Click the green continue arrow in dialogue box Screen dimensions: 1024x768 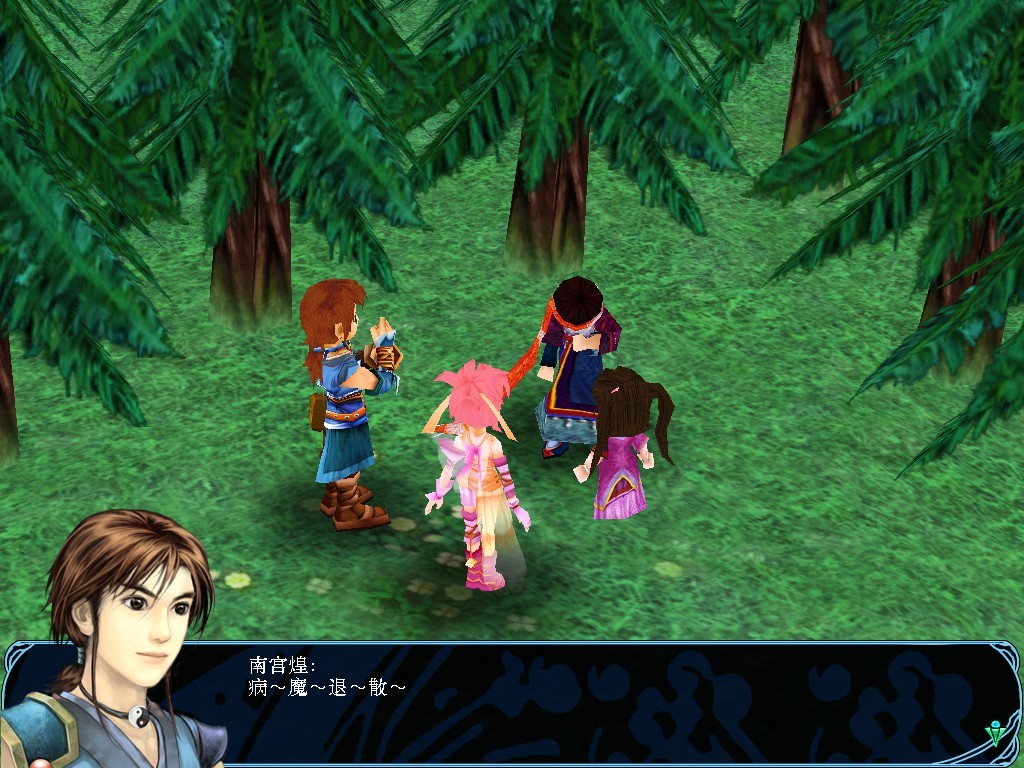pos(996,735)
